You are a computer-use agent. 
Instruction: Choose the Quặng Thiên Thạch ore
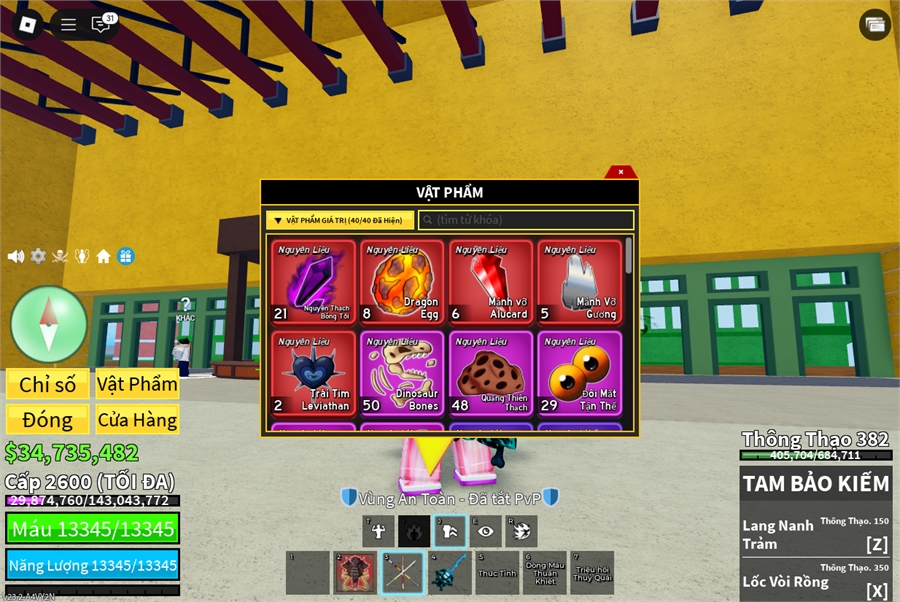coord(491,373)
